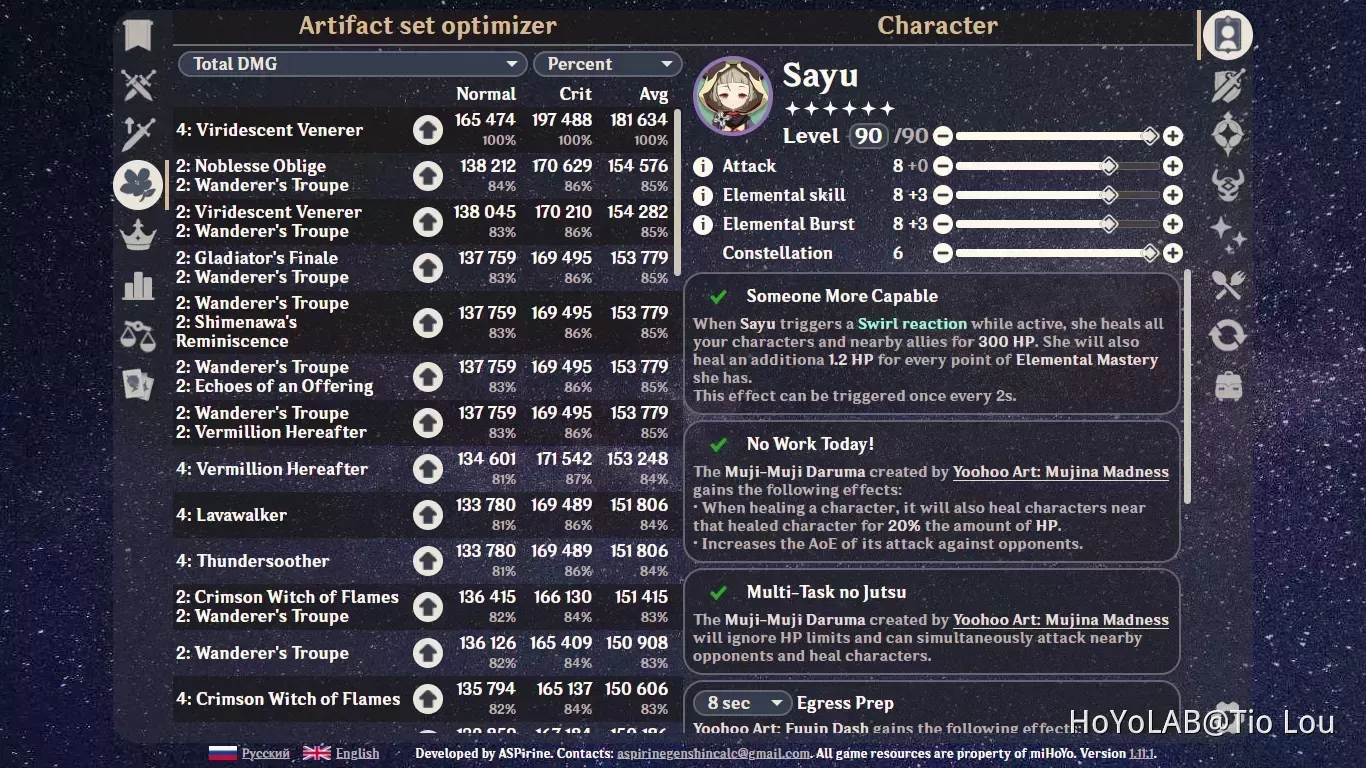The height and width of the screenshot is (768, 1366).
Task: Open the developer contact email link
Action: 714,753
